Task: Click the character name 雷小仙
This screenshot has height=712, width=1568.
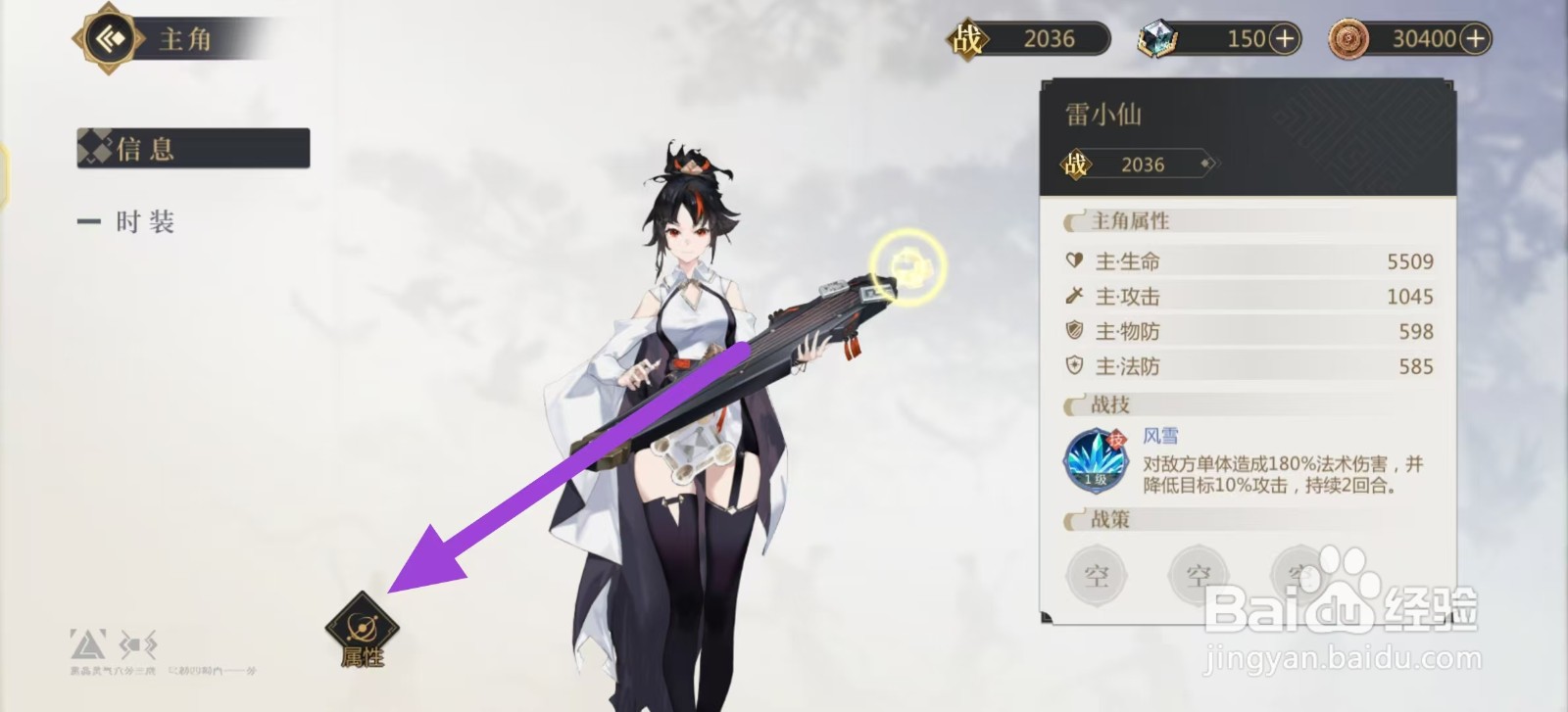Action: click(1102, 114)
